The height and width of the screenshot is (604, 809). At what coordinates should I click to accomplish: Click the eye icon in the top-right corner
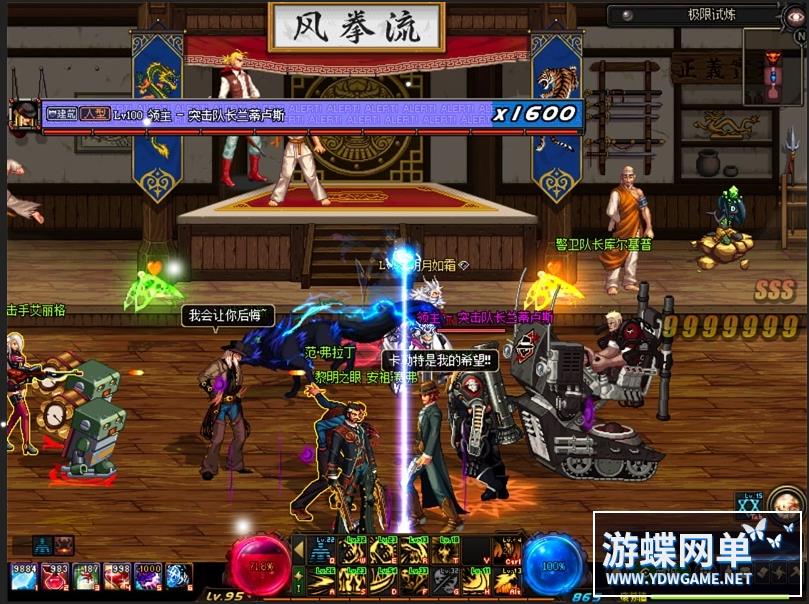click(793, 15)
